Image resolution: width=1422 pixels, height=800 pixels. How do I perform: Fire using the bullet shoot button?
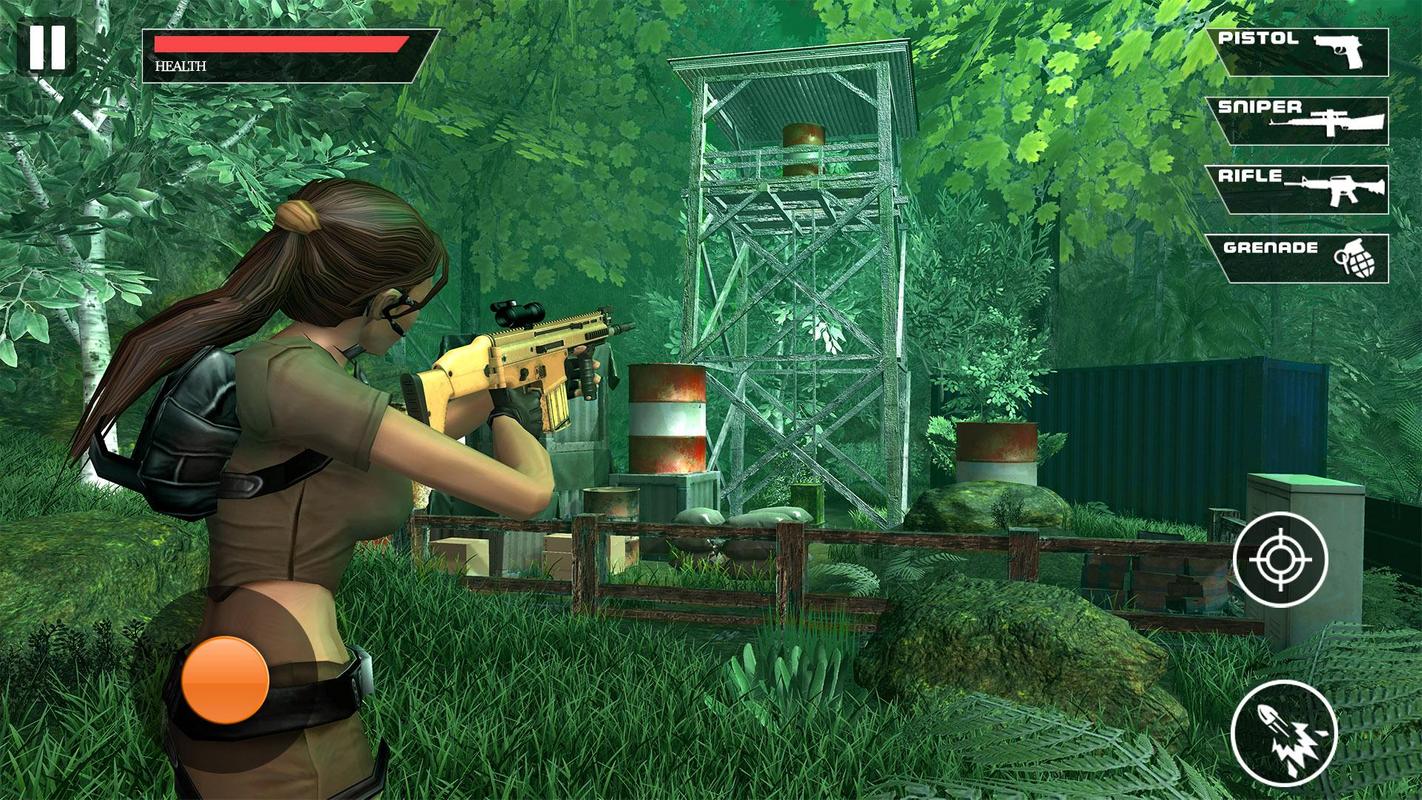(x=1284, y=733)
